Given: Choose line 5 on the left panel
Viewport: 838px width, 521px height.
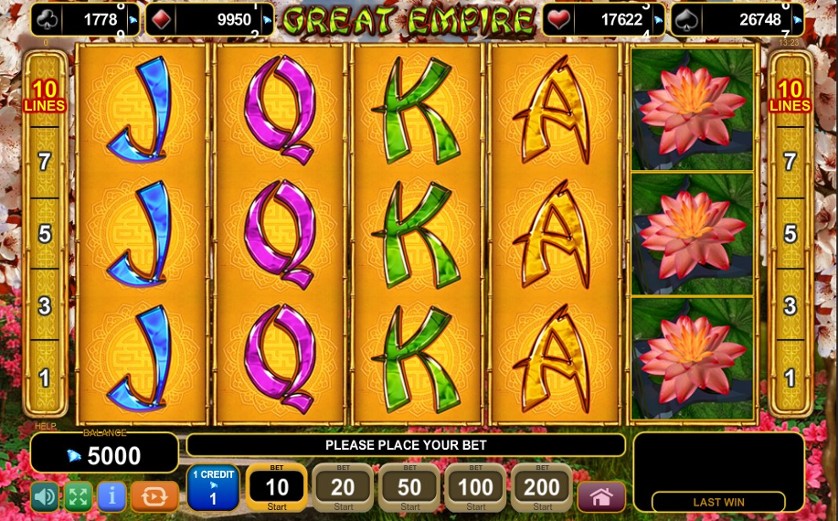Looking at the screenshot, I should (x=44, y=234).
